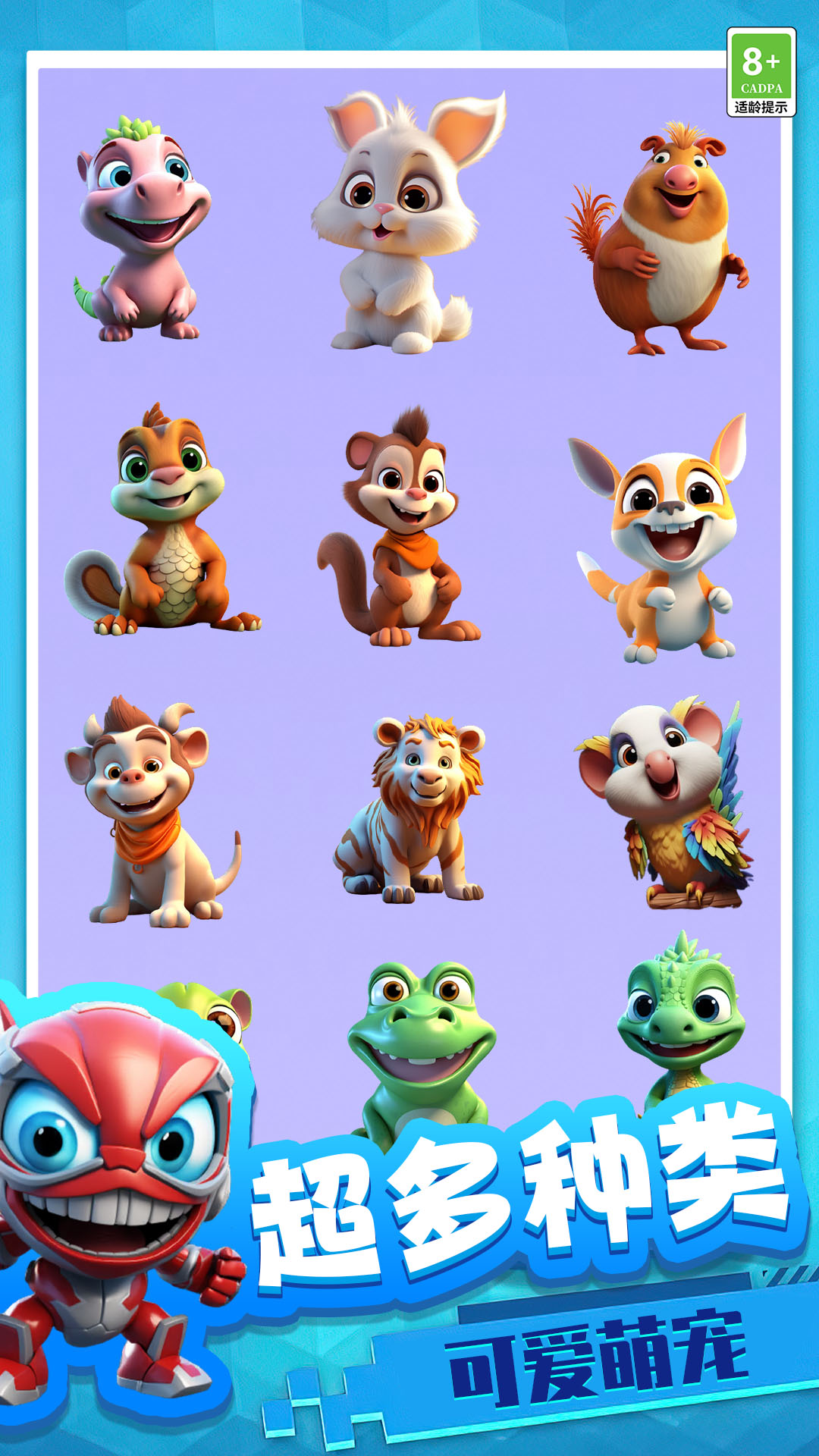819x1456 pixels.
Task: Select the horned monkey with orange bandana
Action: coord(149,813)
